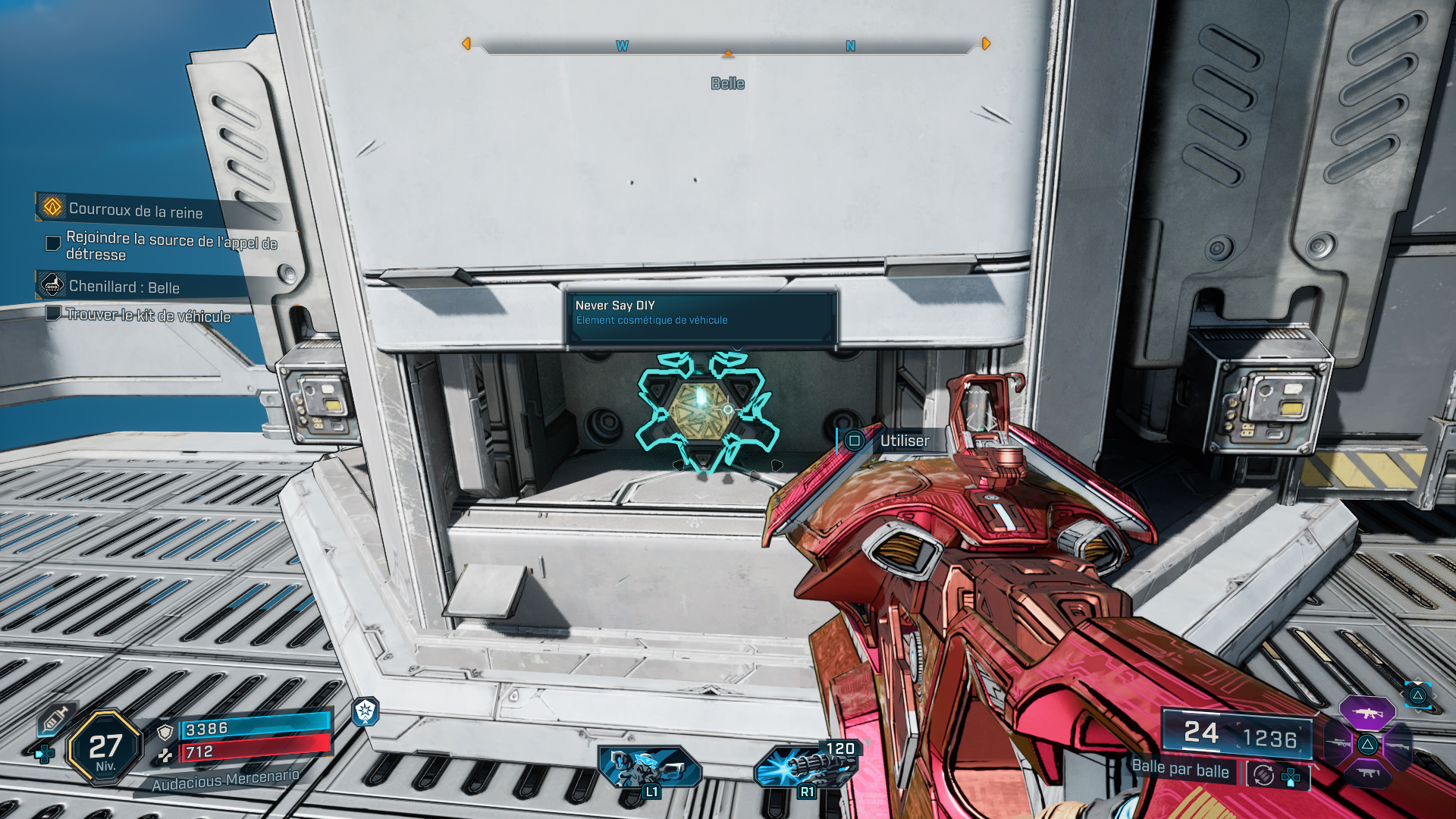Expand the Chenillard : Belle tracker entry
The image size is (1456, 819).
click(124, 288)
